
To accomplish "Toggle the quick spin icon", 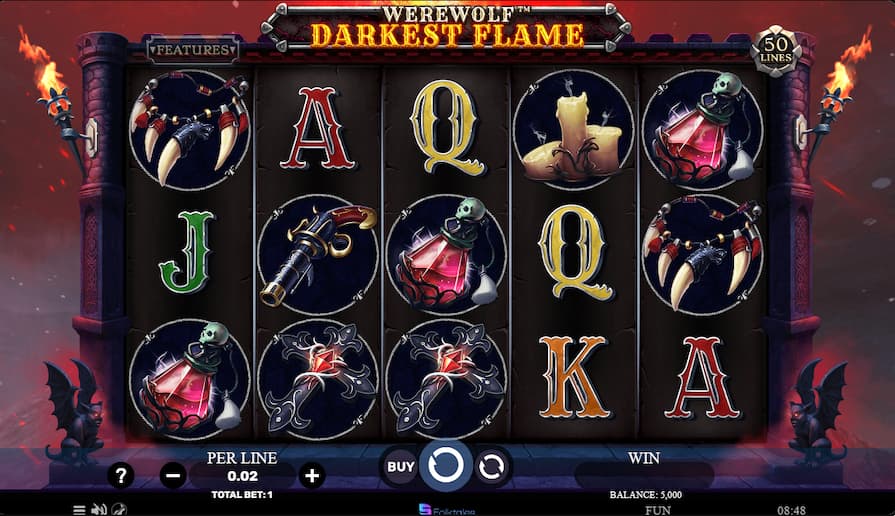I will pos(119,509).
